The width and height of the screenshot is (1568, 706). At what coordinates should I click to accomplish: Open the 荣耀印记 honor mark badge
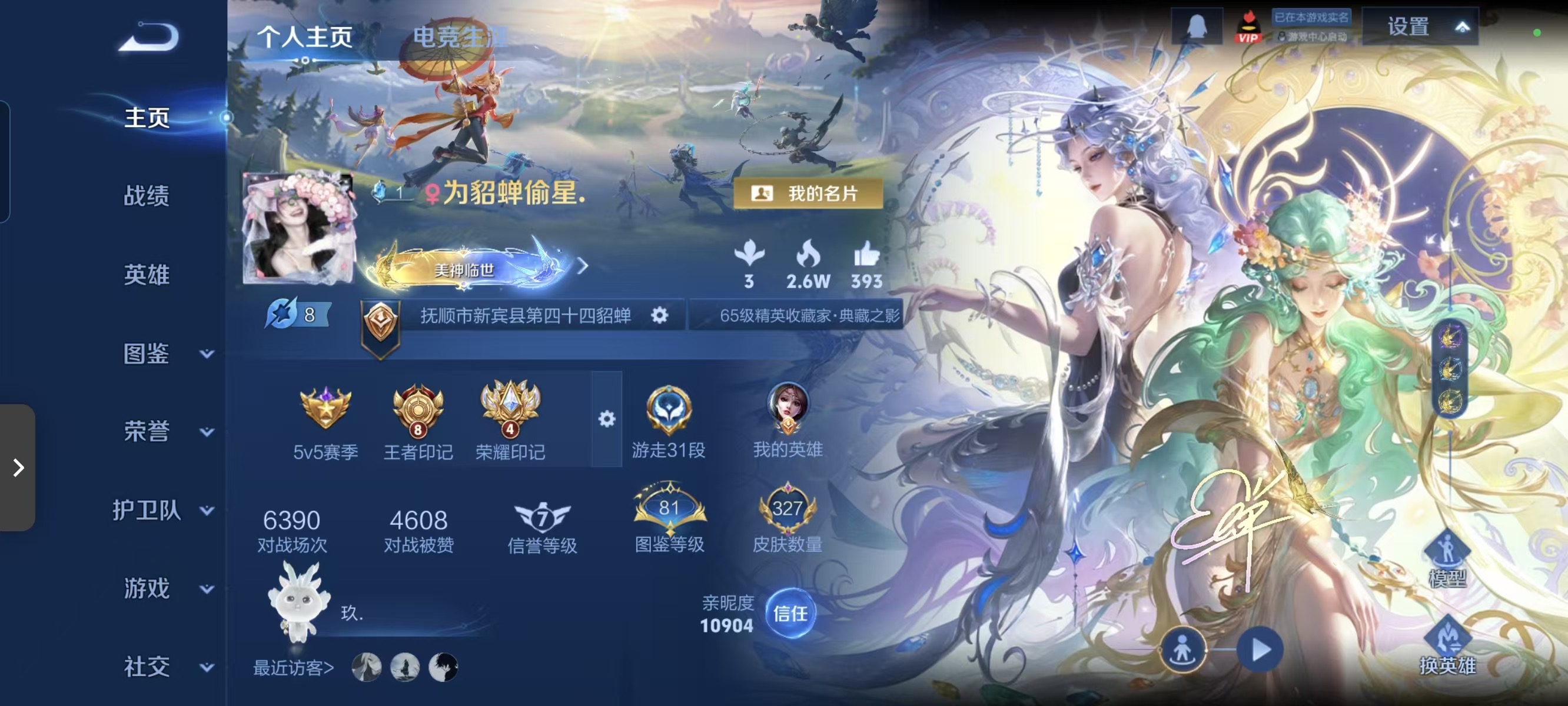point(509,411)
